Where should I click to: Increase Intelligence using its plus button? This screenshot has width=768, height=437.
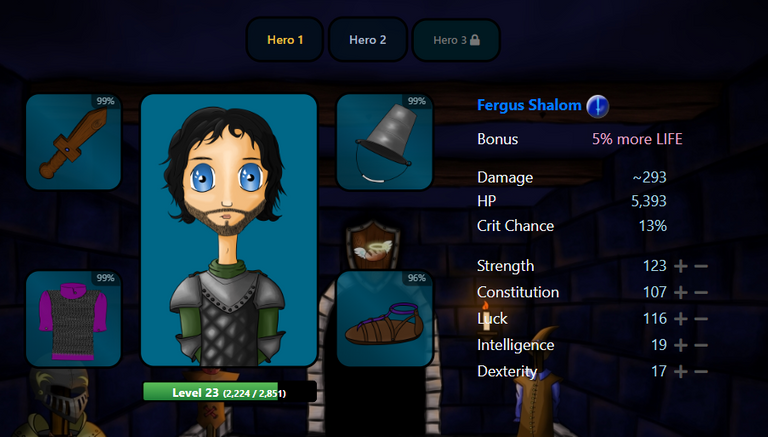tap(681, 345)
